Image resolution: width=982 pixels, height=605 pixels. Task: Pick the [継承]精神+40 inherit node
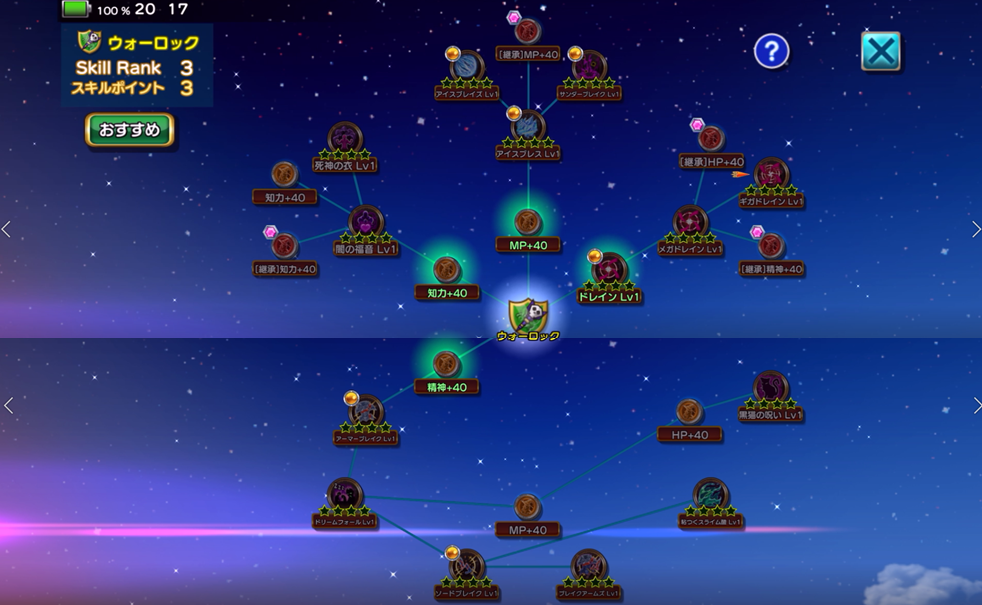[771, 246]
